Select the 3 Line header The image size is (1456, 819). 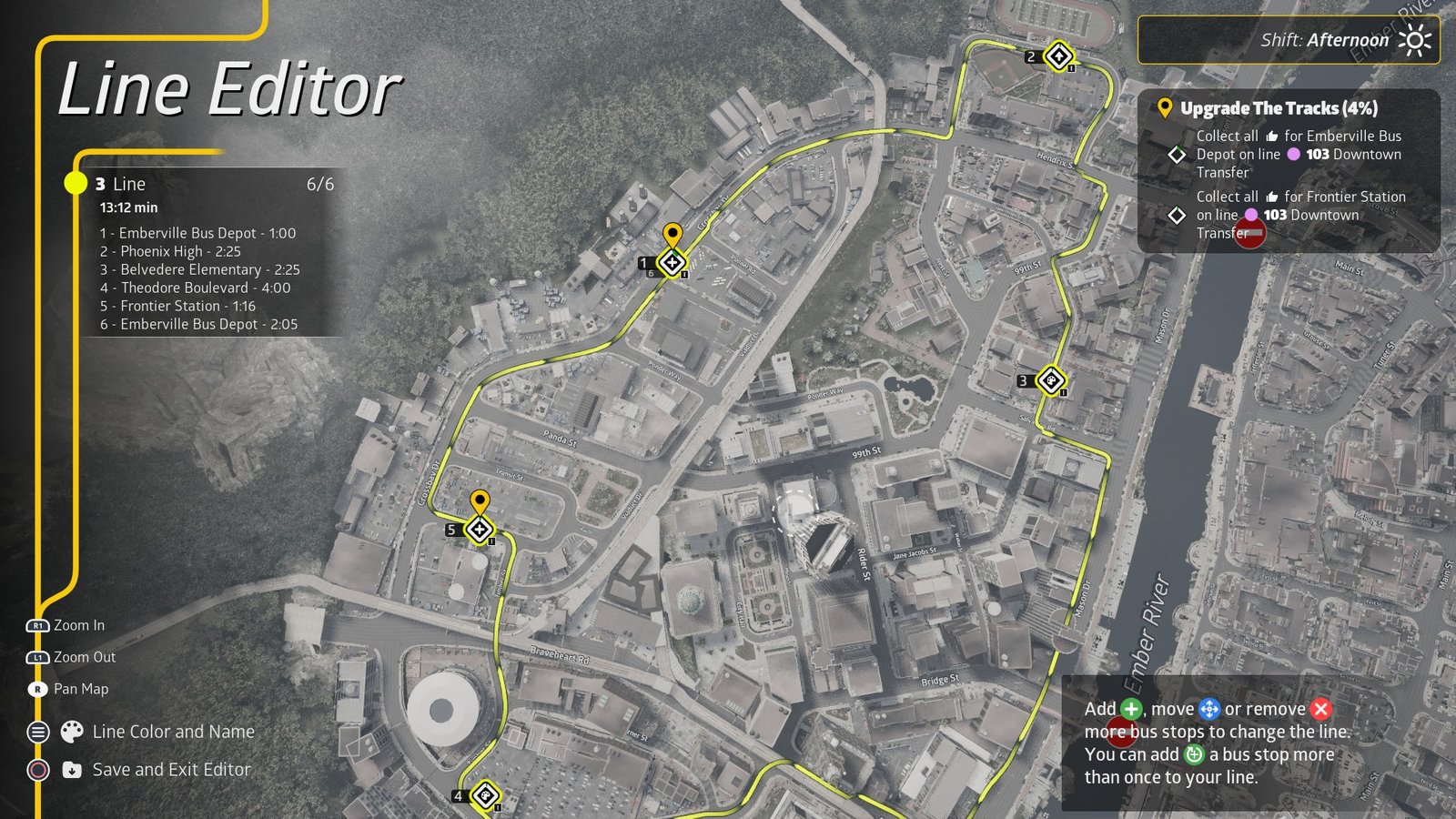(121, 184)
